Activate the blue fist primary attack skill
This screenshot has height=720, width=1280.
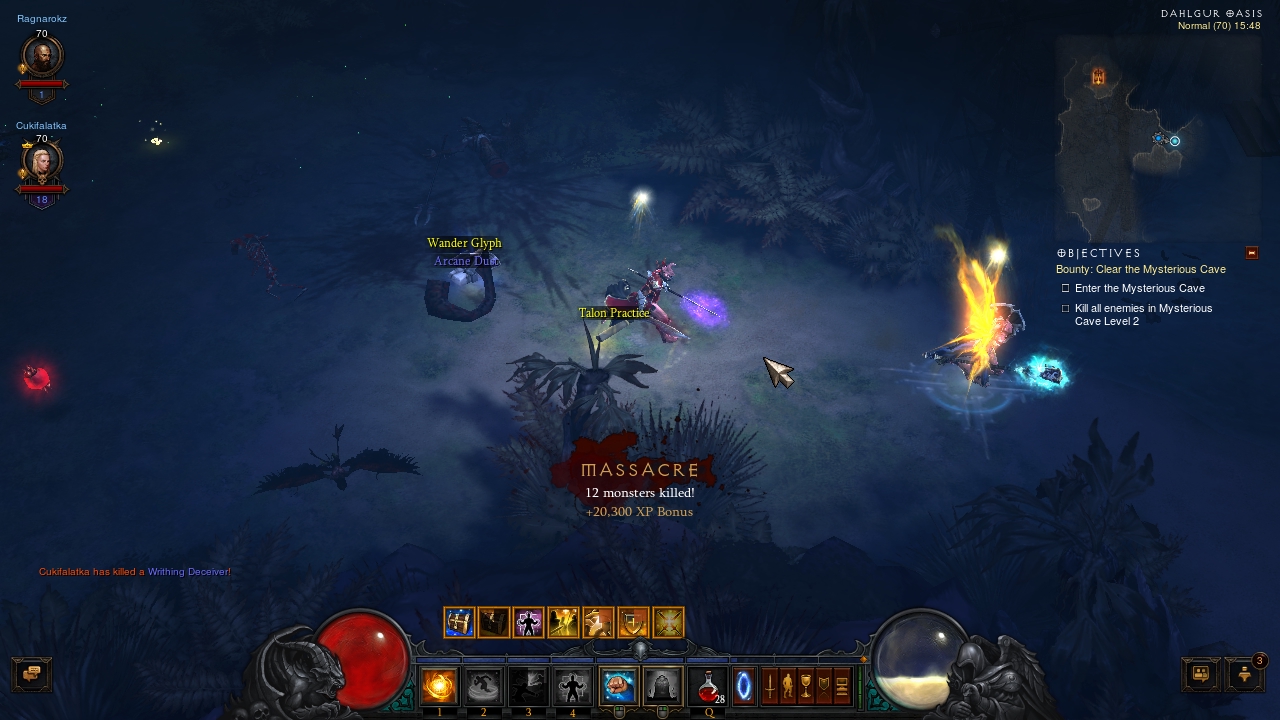pos(618,686)
